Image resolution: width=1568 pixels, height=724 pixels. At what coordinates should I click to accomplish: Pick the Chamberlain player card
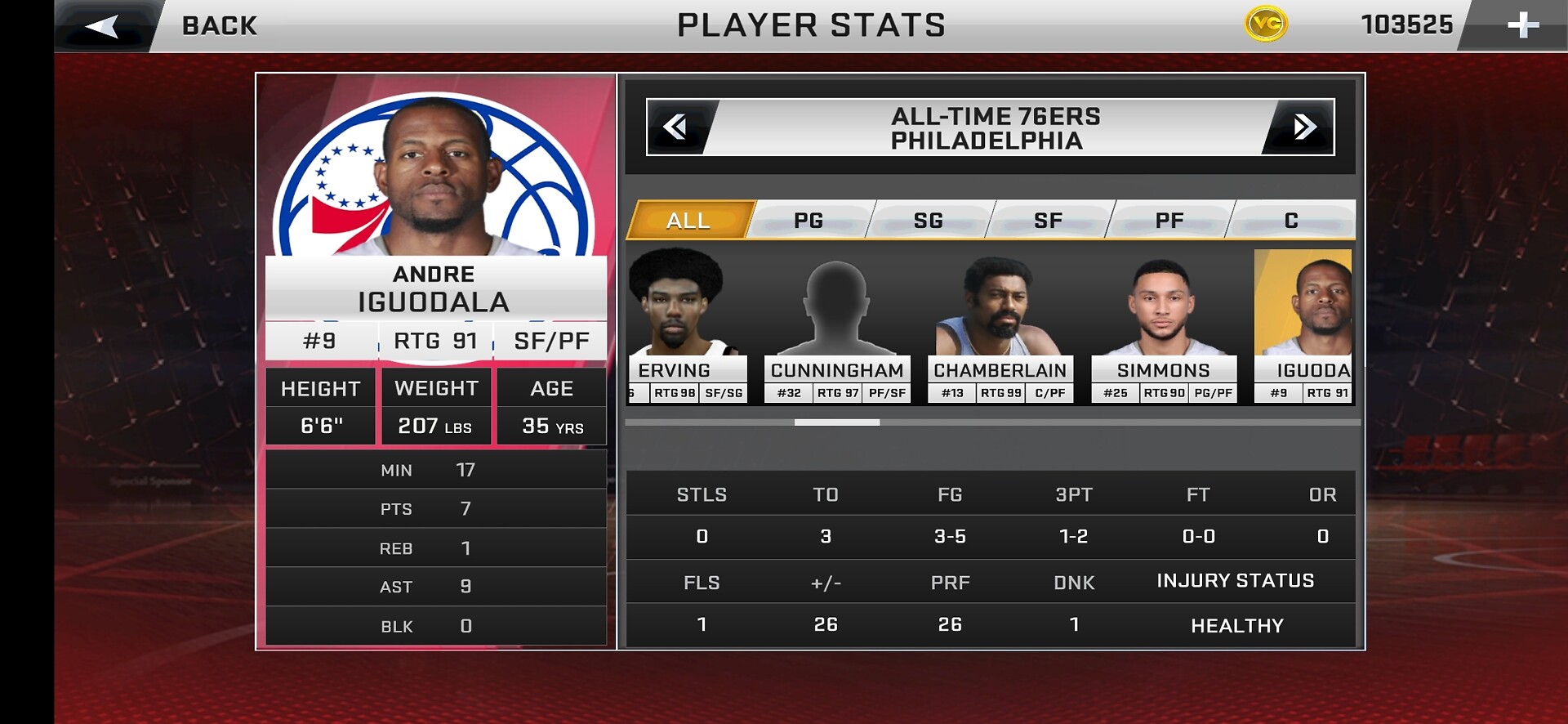tap(1000, 327)
